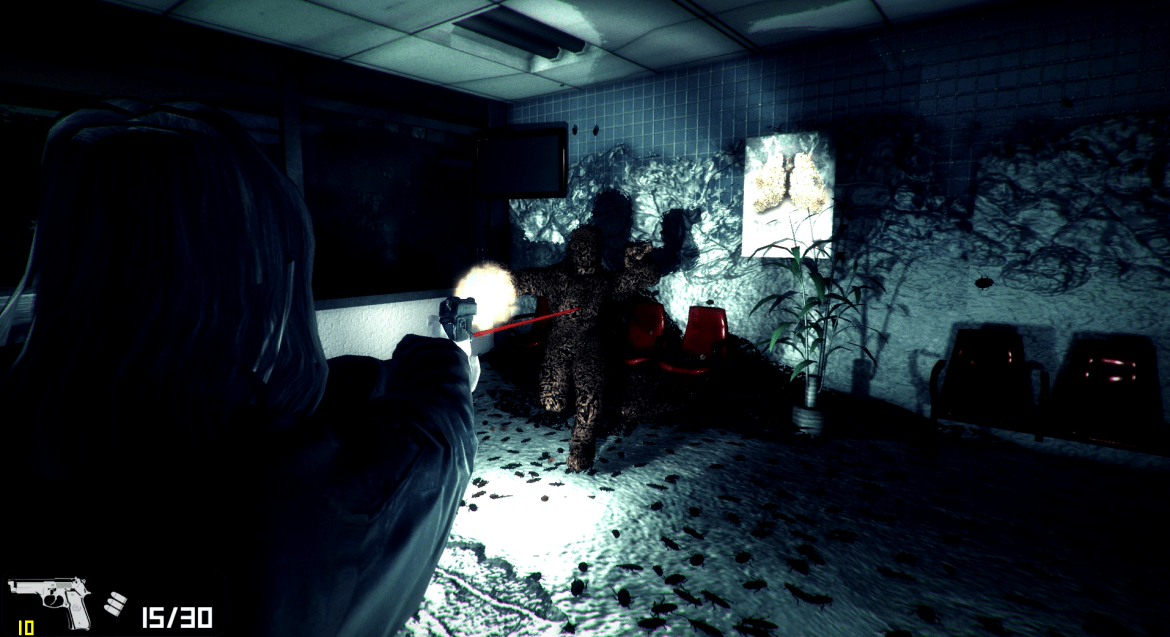Select the pistol weapon icon
This screenshot has width=1170, height=637.
point(49,602)
